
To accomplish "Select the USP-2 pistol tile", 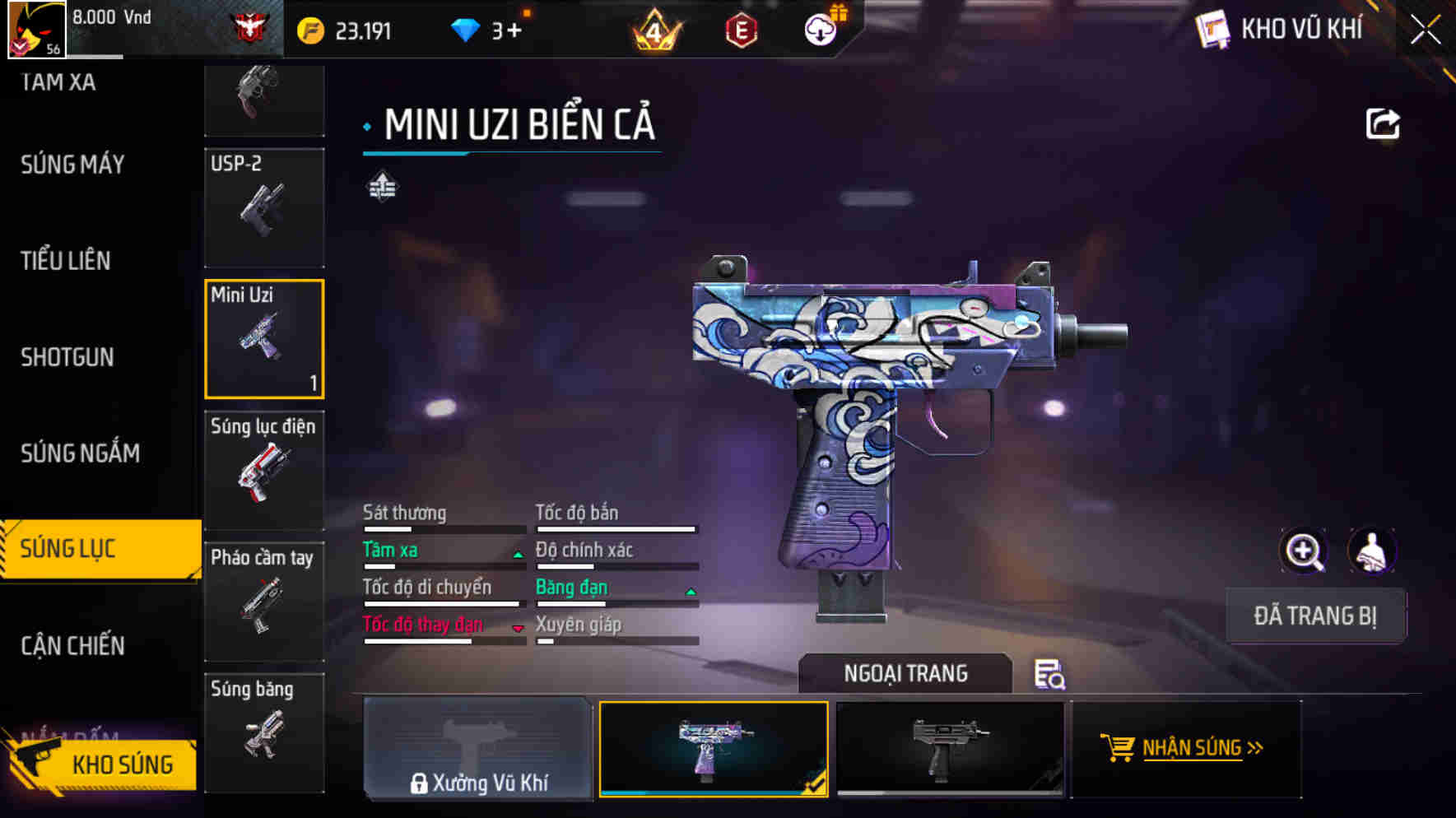I will [264, 207].
